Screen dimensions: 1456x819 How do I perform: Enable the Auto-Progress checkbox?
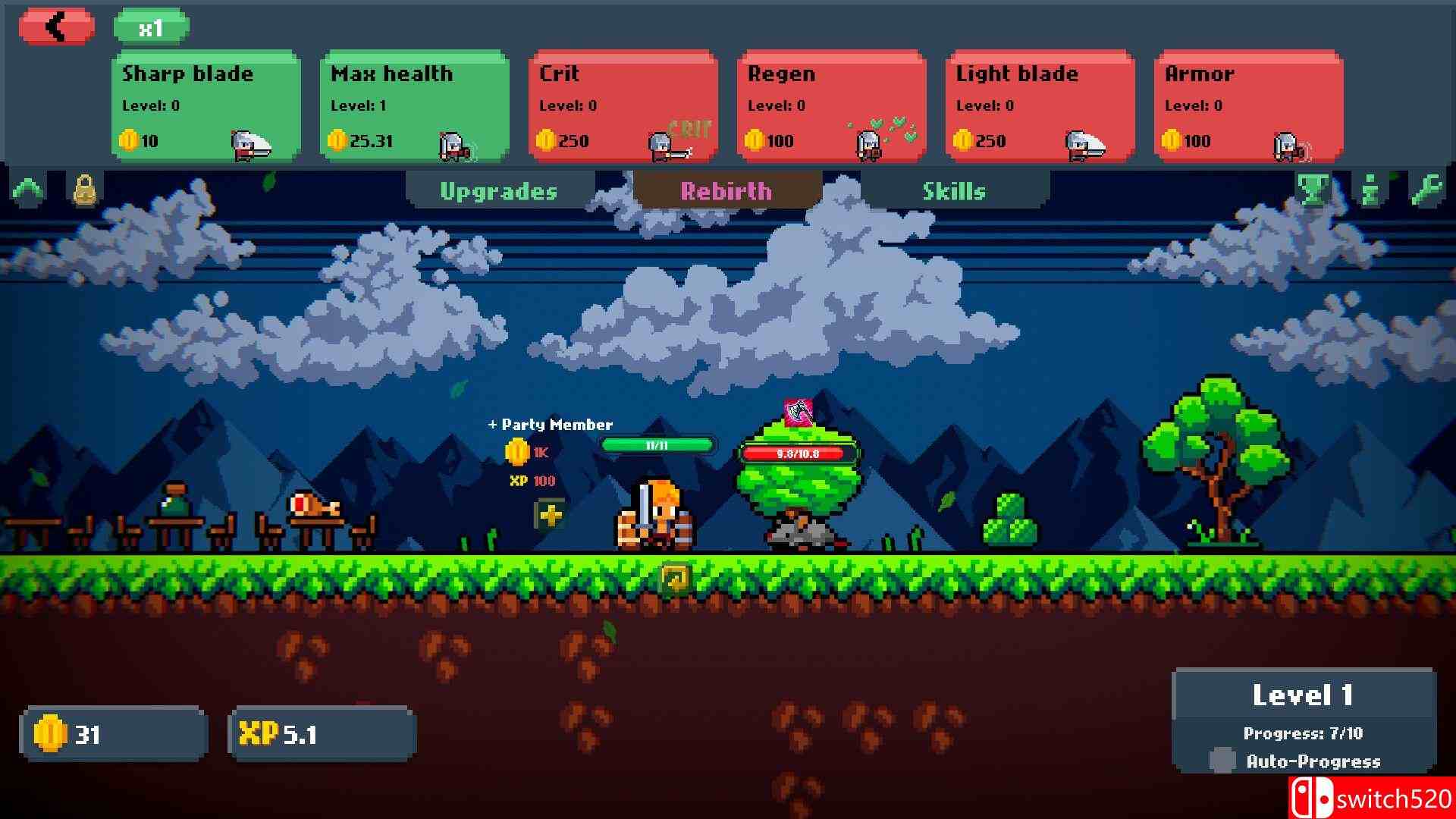1222,760
